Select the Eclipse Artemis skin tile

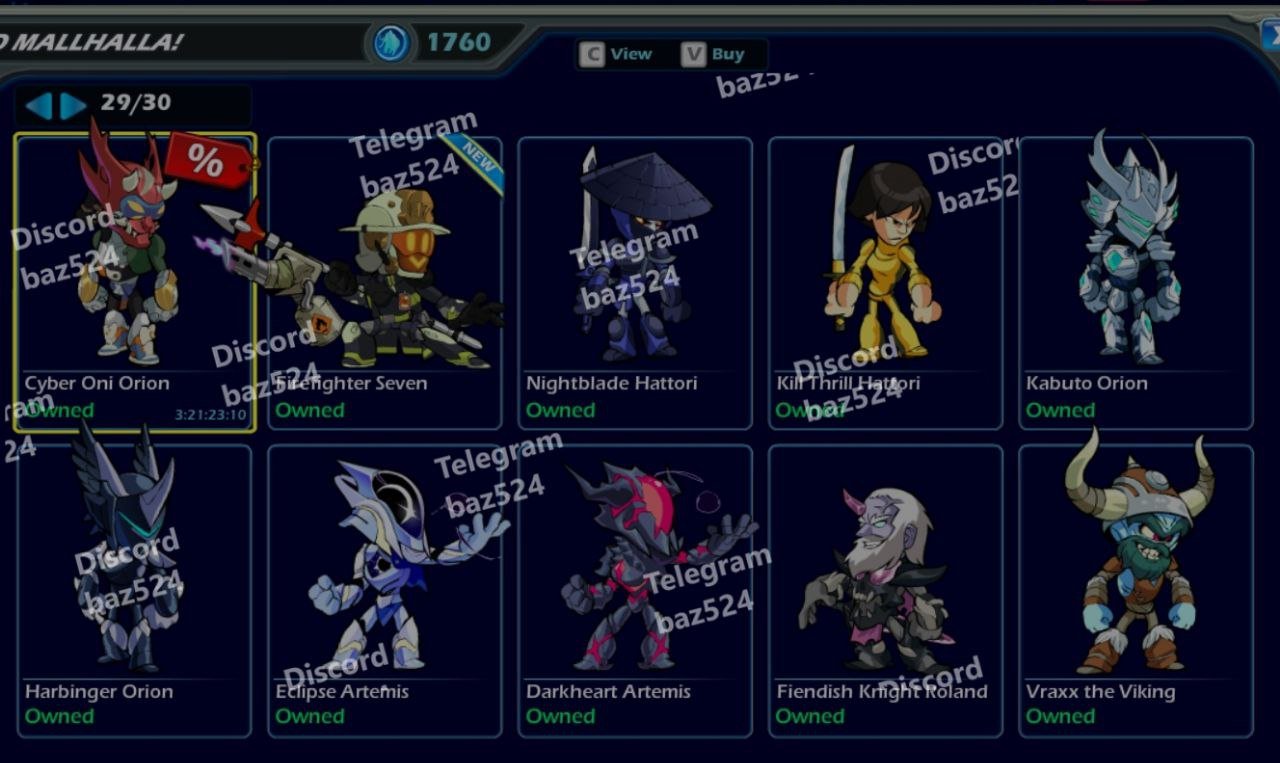pyautogui.click(x=385, y=590)
